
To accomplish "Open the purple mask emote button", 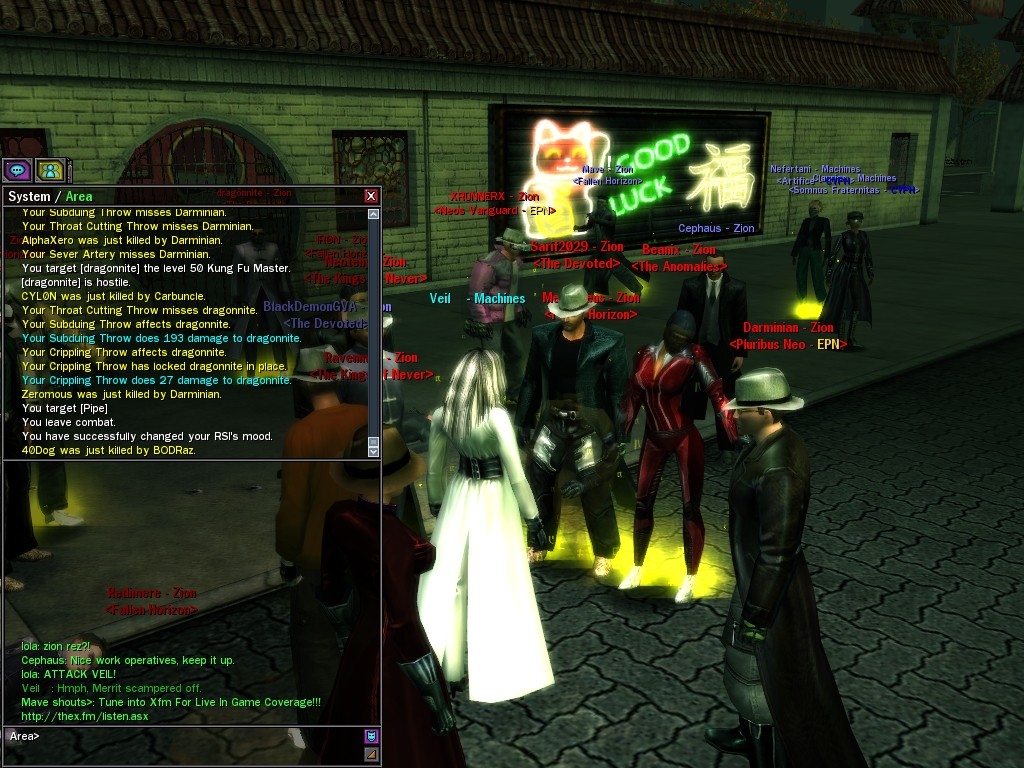I will 371,737.
